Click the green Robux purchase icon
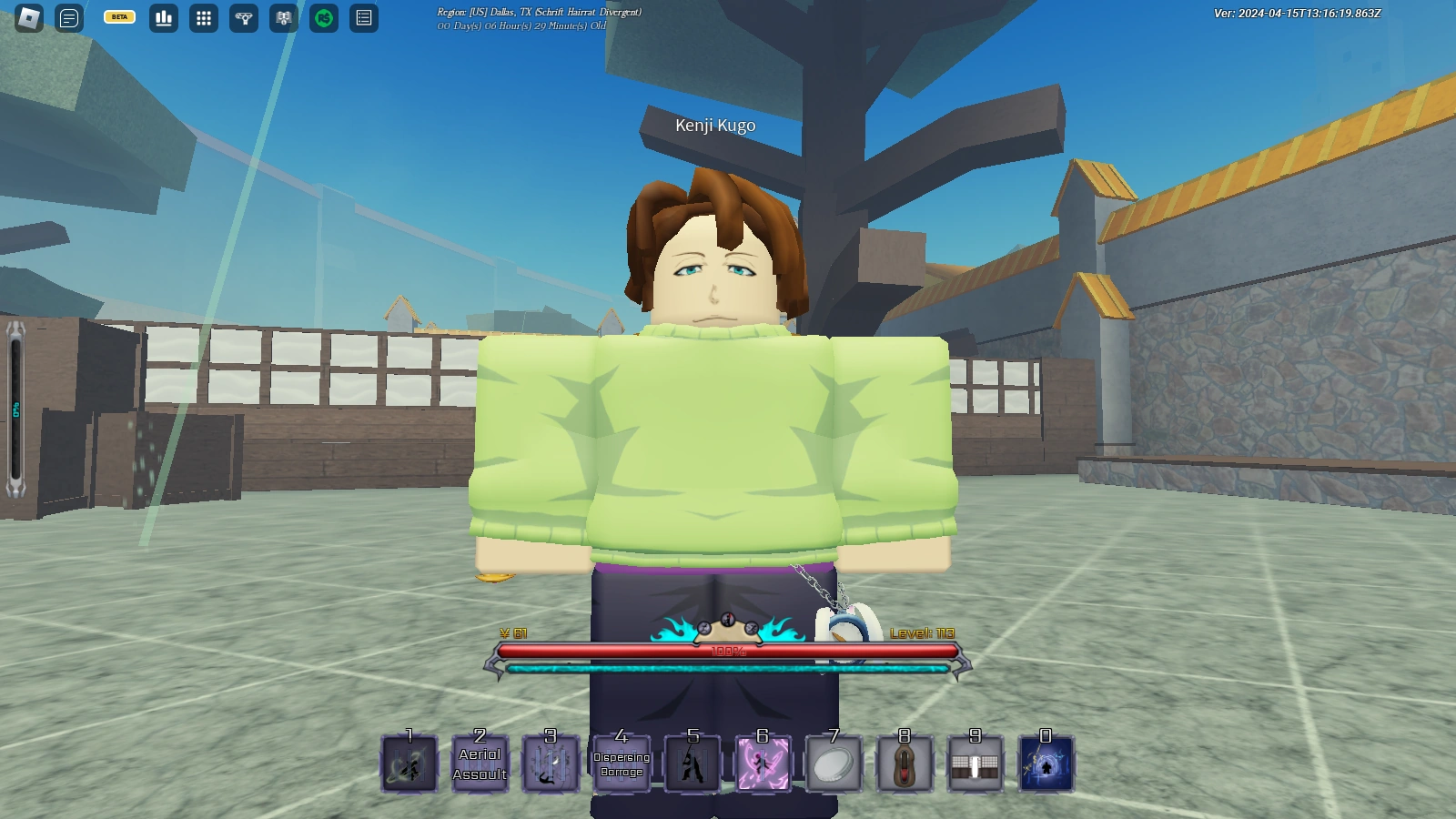The height and width of the screenshot is (819, 1456). pyautogui.click(x=324, y=18)
